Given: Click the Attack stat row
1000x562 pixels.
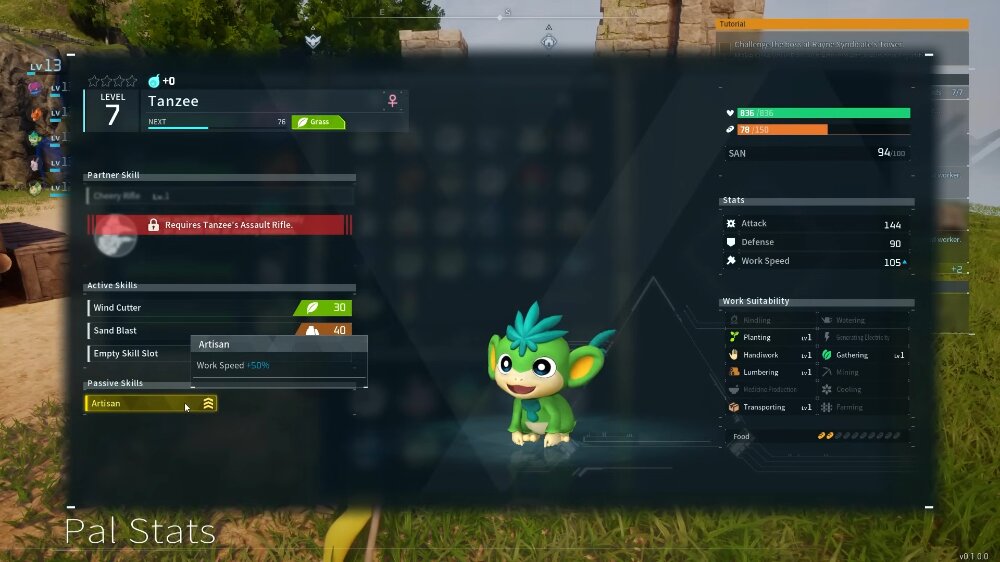Looking at the screenshot, I should pos(815,224).
